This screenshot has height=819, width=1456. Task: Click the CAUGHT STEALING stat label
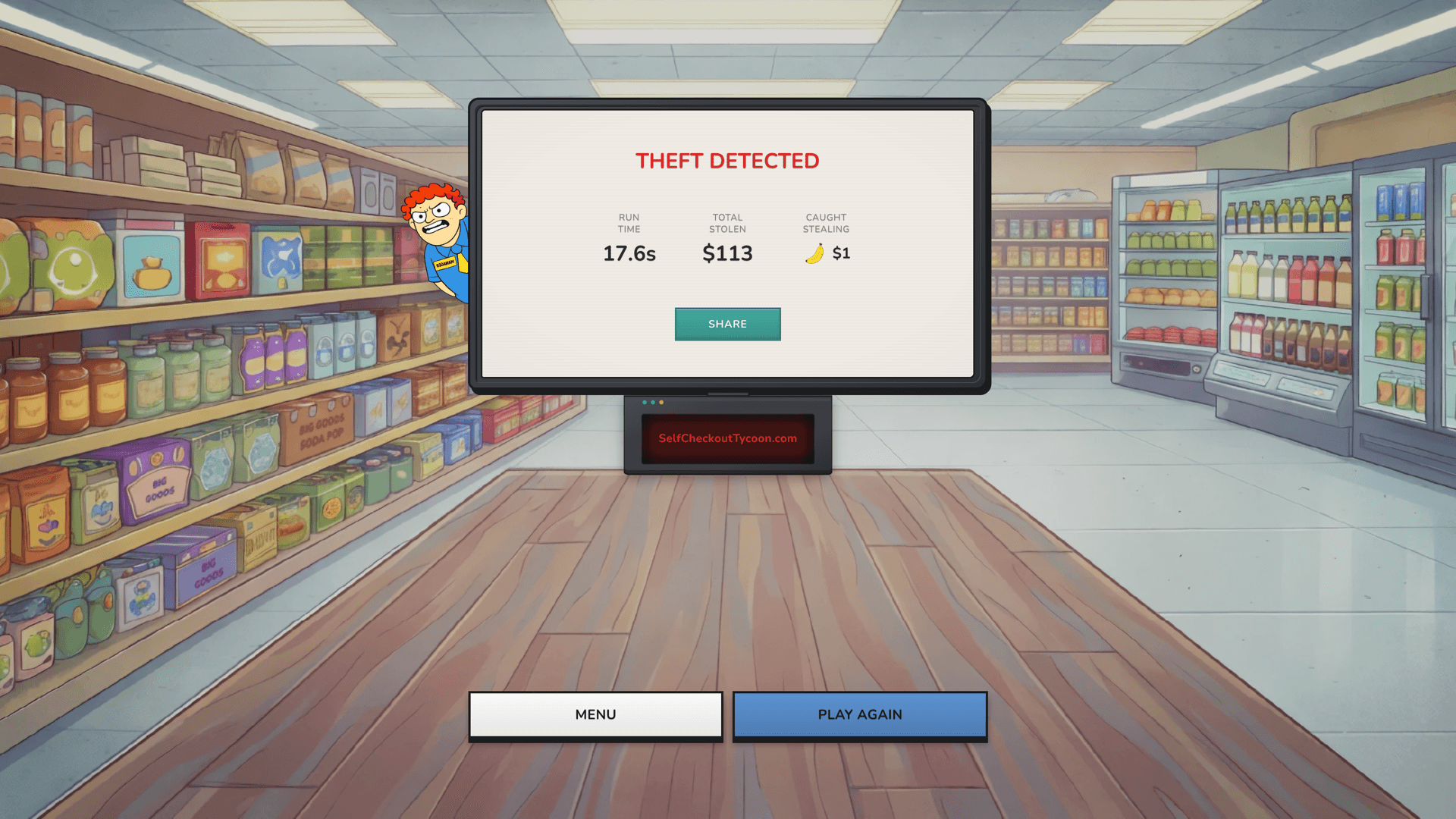825,223
